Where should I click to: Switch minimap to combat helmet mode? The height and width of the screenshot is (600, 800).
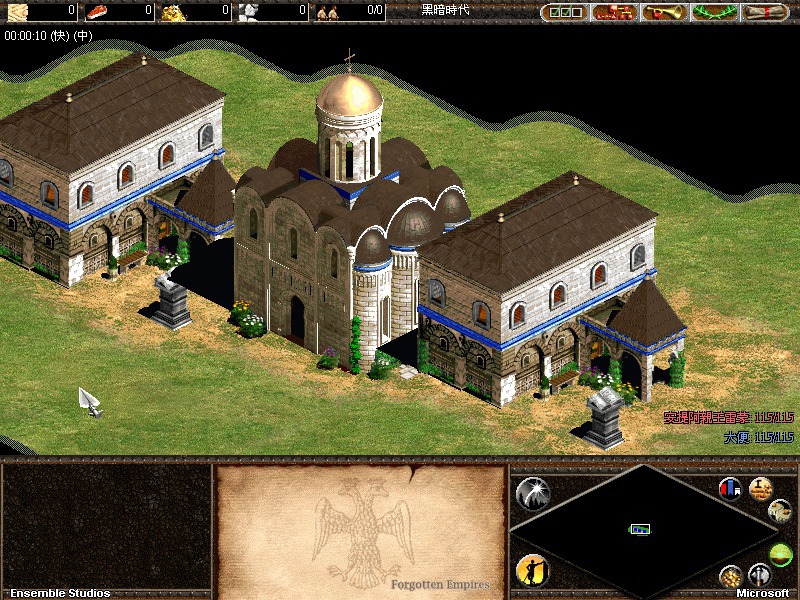(x=759, y=575)
